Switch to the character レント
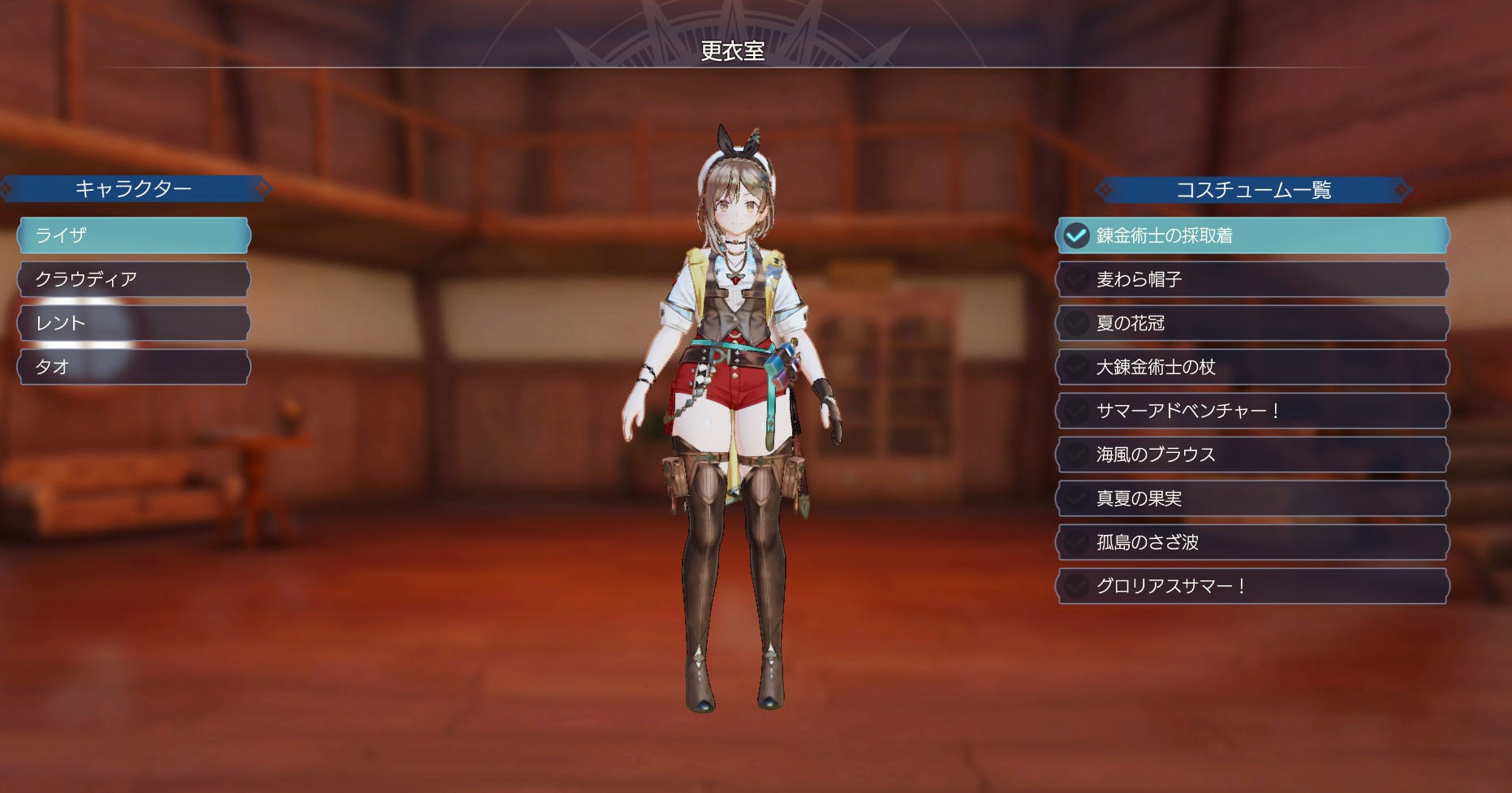 (x=134, y=323)
